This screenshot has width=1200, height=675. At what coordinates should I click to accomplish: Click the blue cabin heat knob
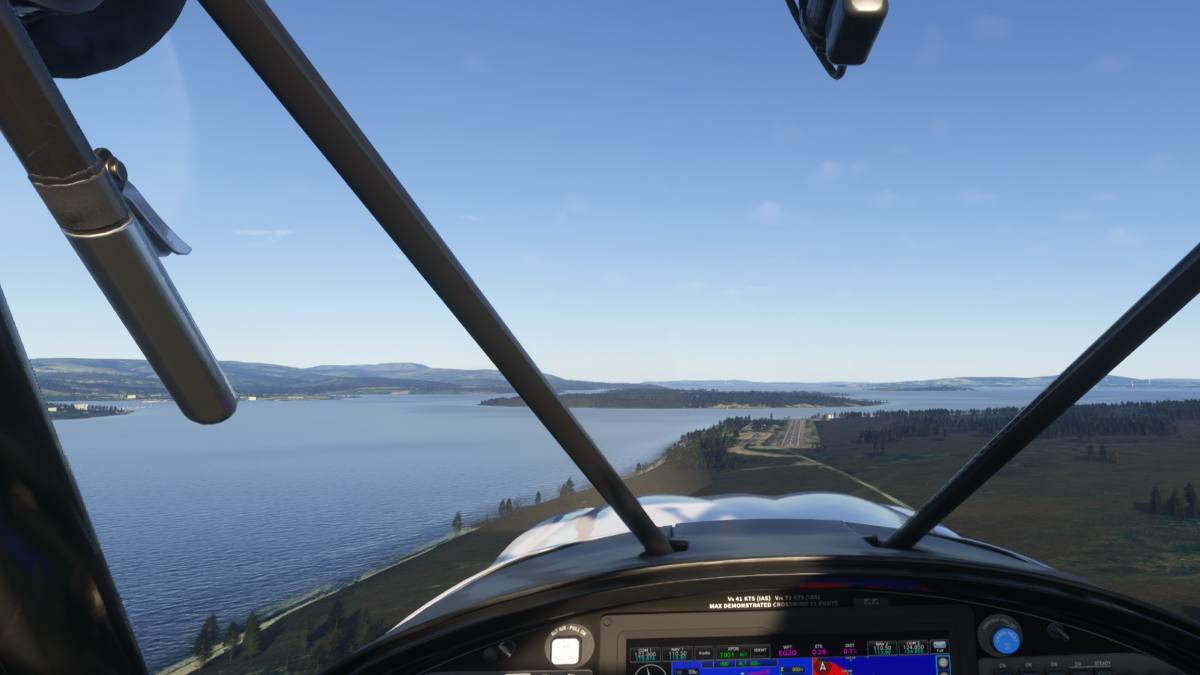[x=1004, y=639]
